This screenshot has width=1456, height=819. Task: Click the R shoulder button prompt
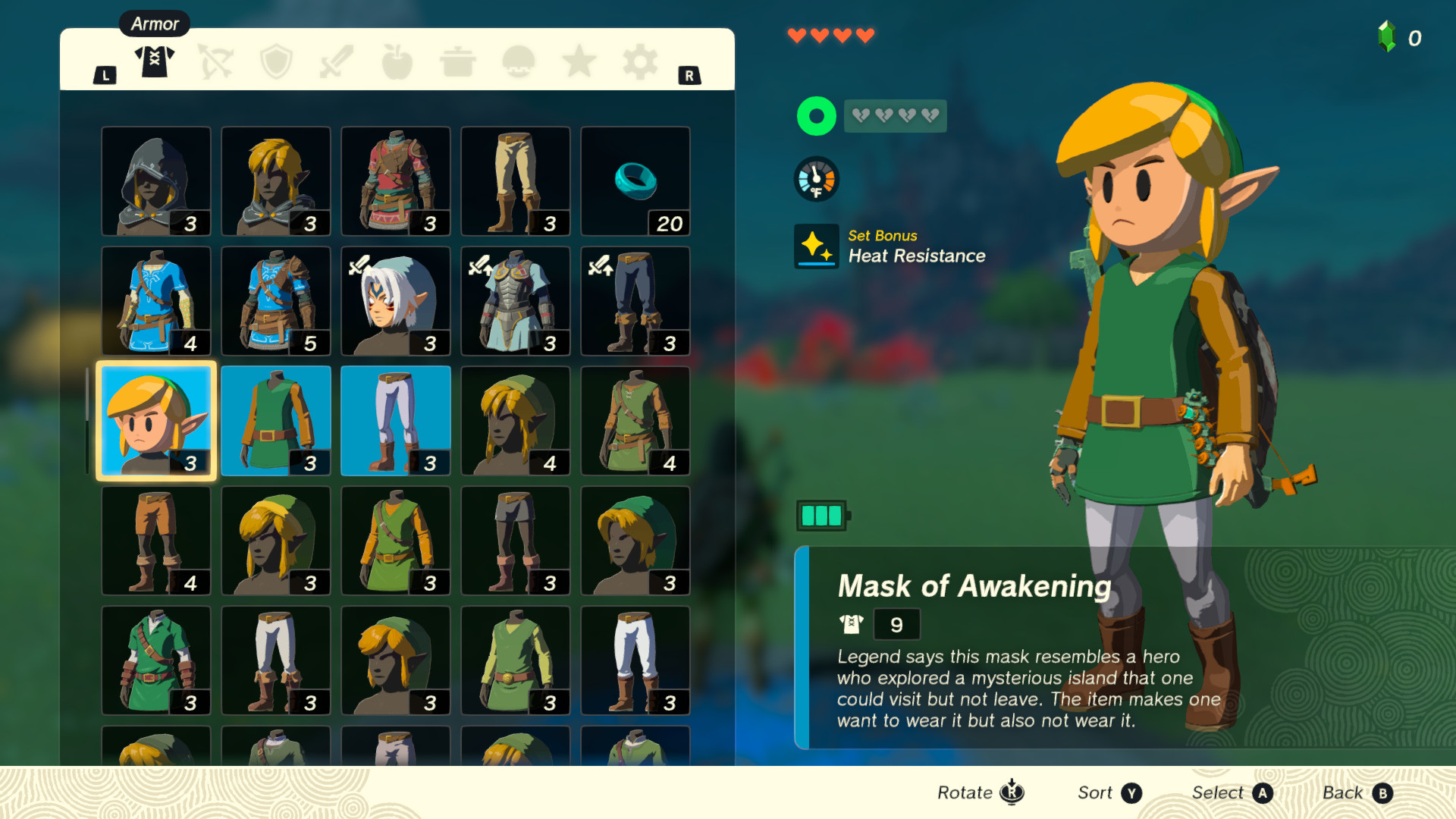point(690,75)
